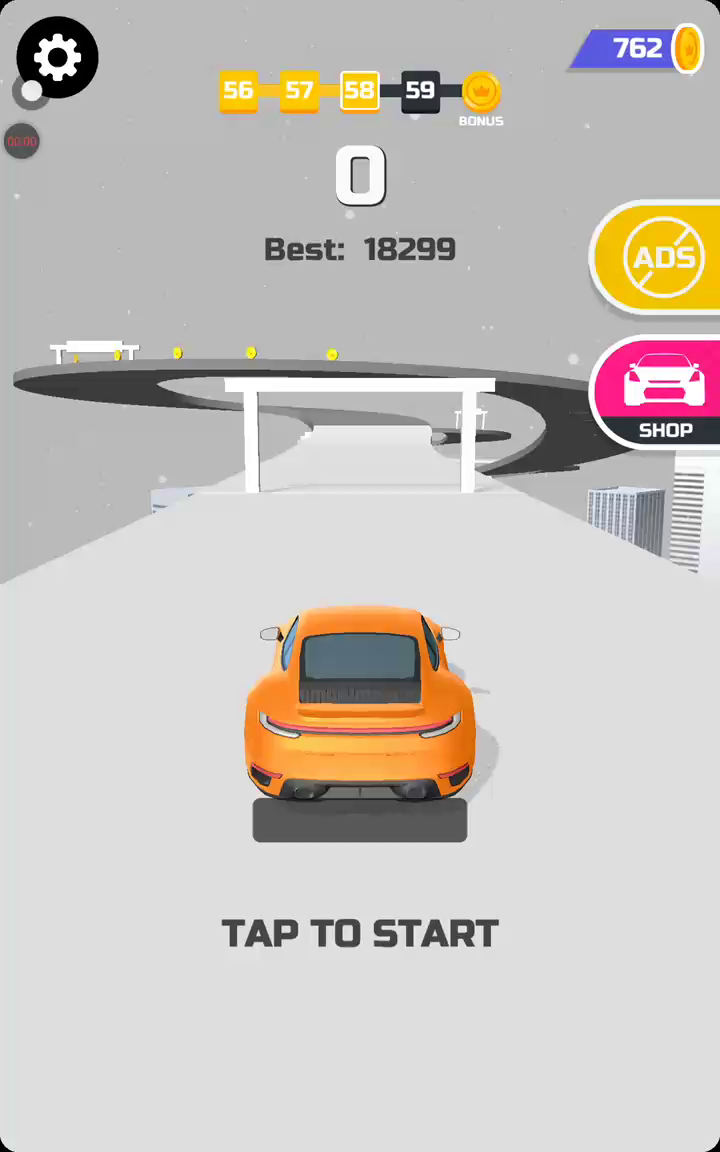
Task: Click the red screen recording timer icon
Action: [22, 141]
